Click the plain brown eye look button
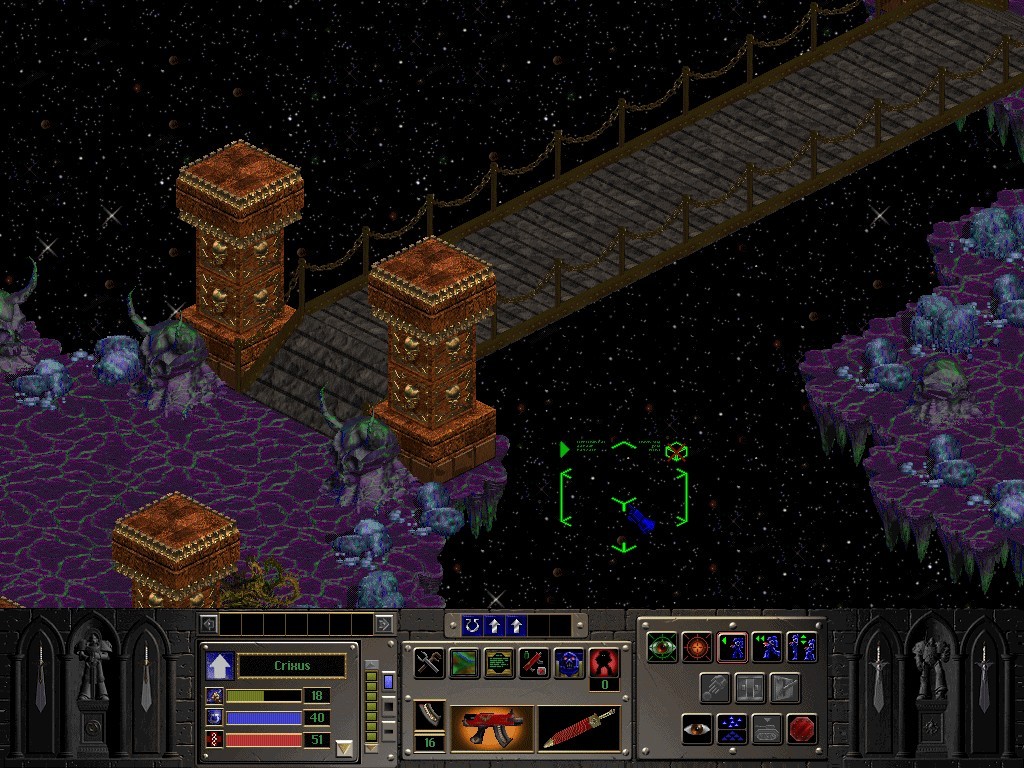The width and height of the screenshot is (1024, 768). point(697,729)
